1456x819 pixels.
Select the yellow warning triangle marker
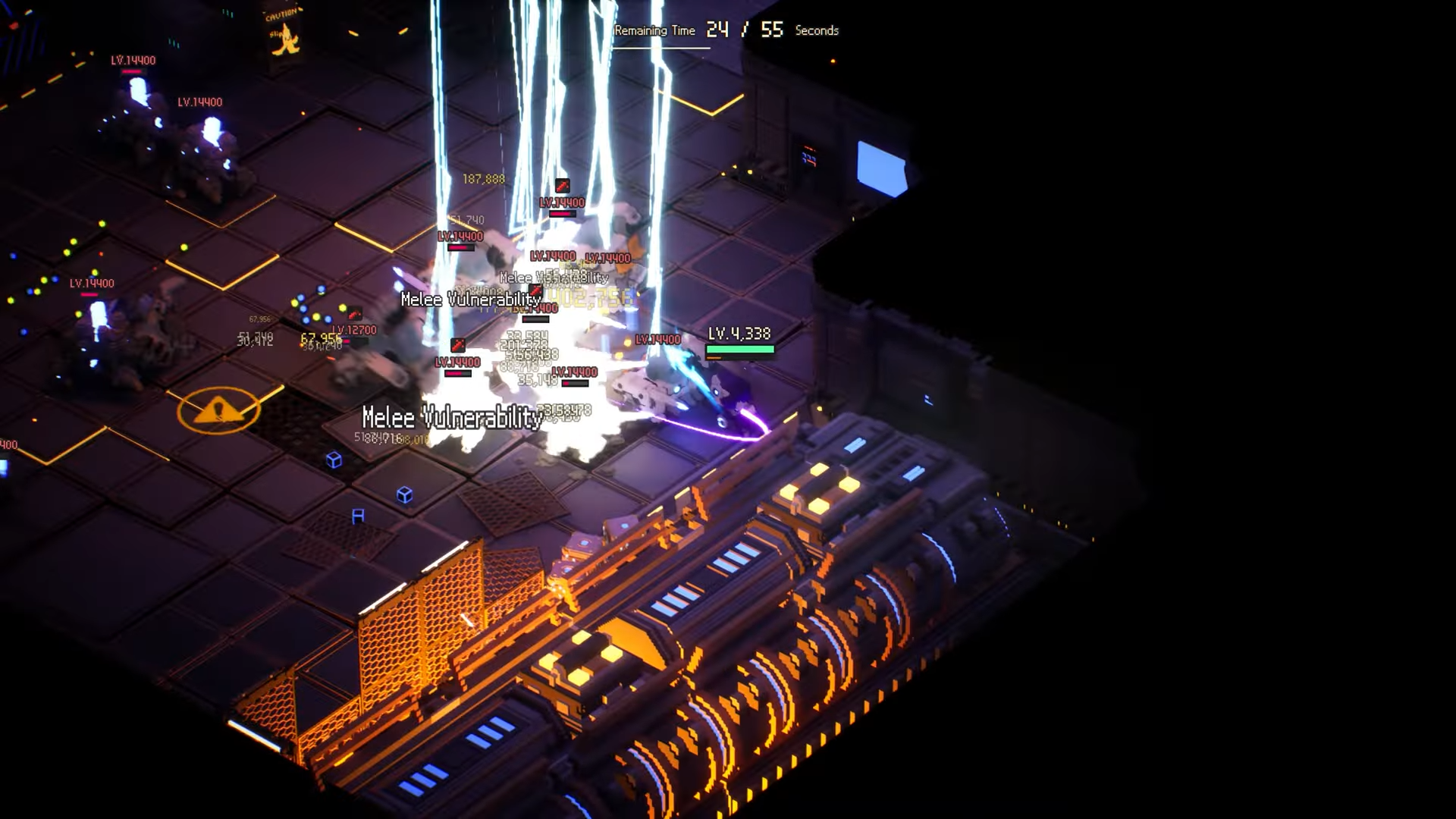pyautogui.click(x=218, y=410)
